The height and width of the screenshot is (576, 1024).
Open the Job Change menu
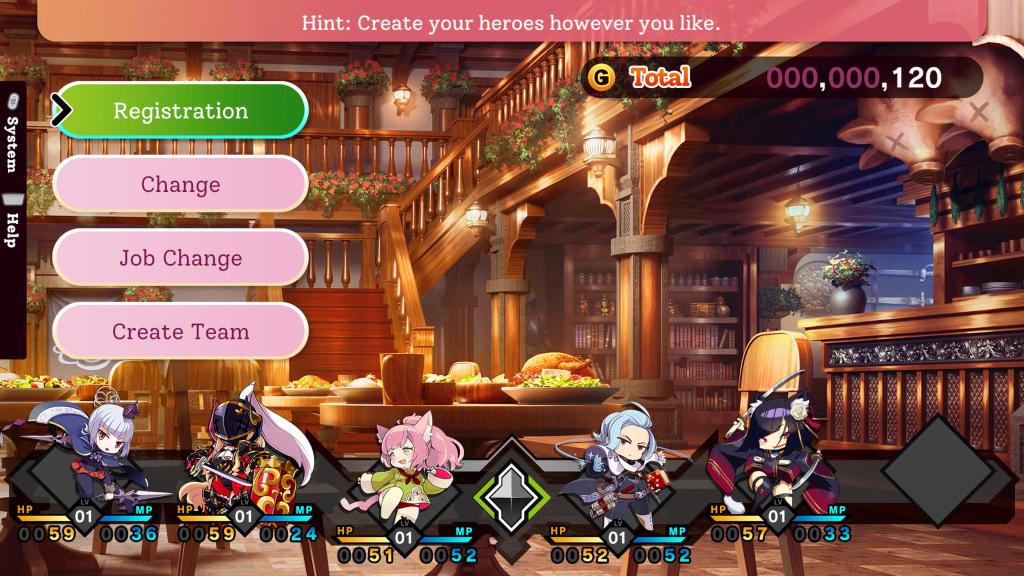pos(180,258)
